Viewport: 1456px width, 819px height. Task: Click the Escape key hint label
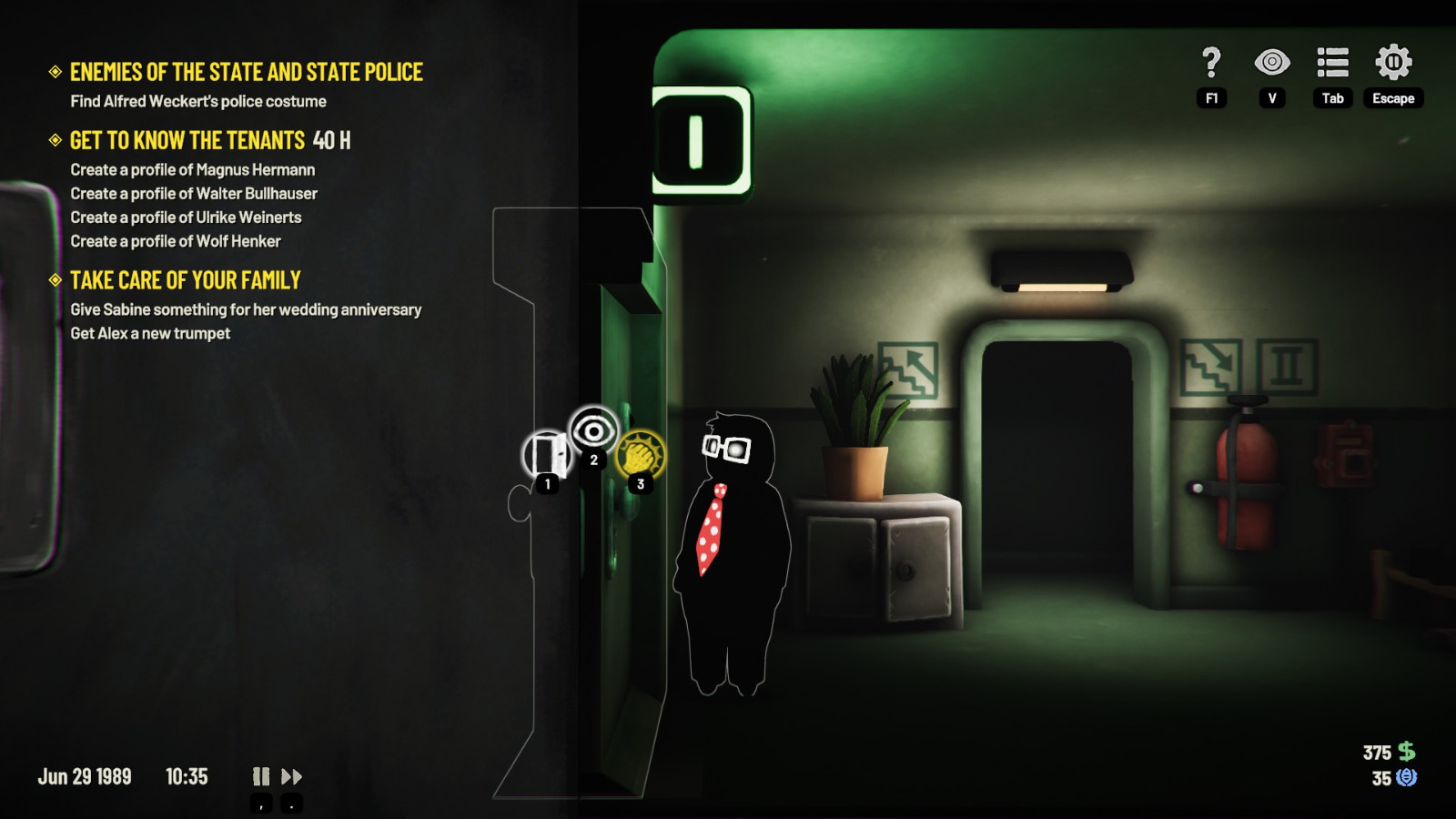(x=1393, y=97)
